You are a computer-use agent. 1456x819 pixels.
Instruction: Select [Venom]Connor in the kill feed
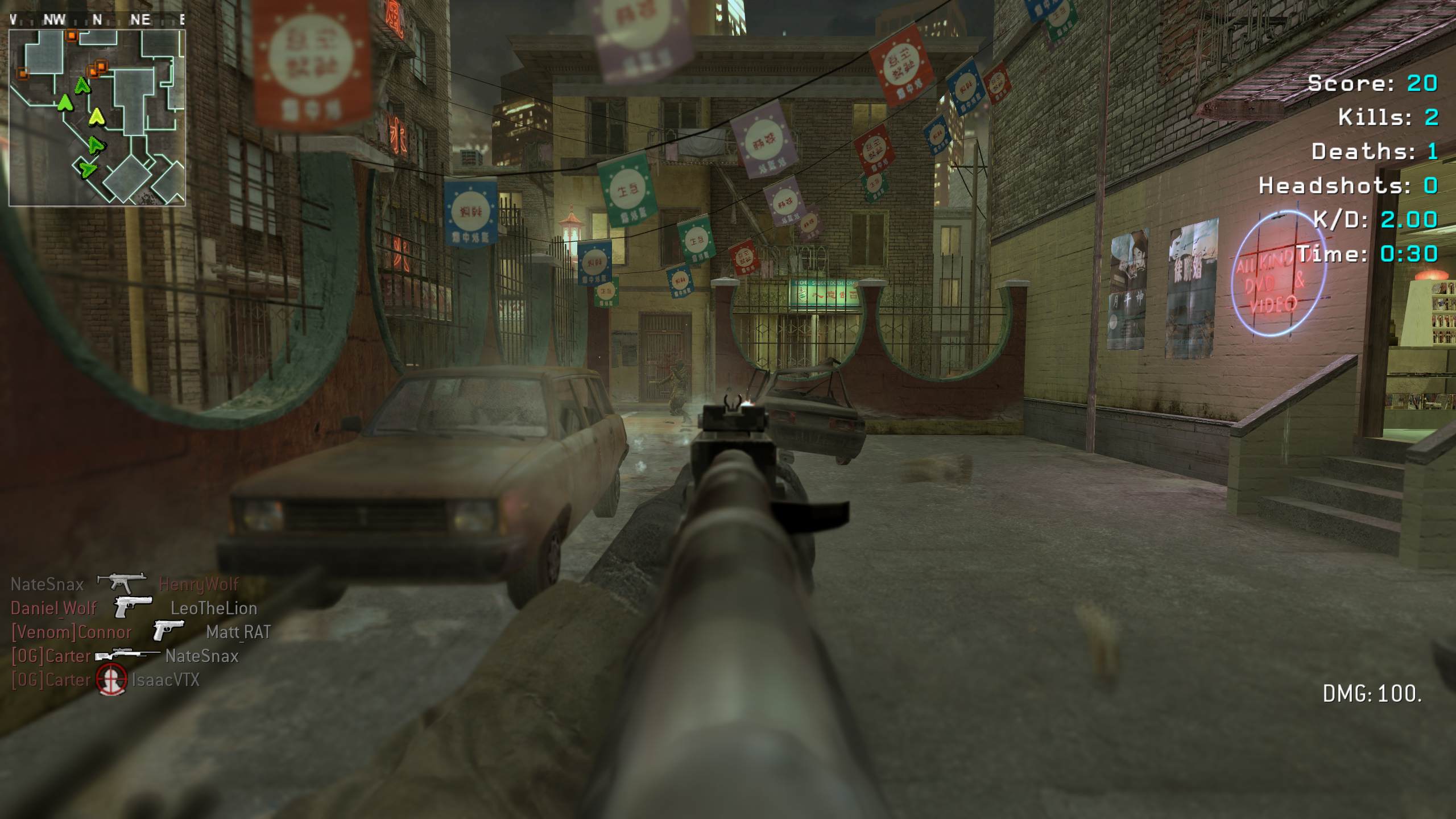tap(72, 632)
